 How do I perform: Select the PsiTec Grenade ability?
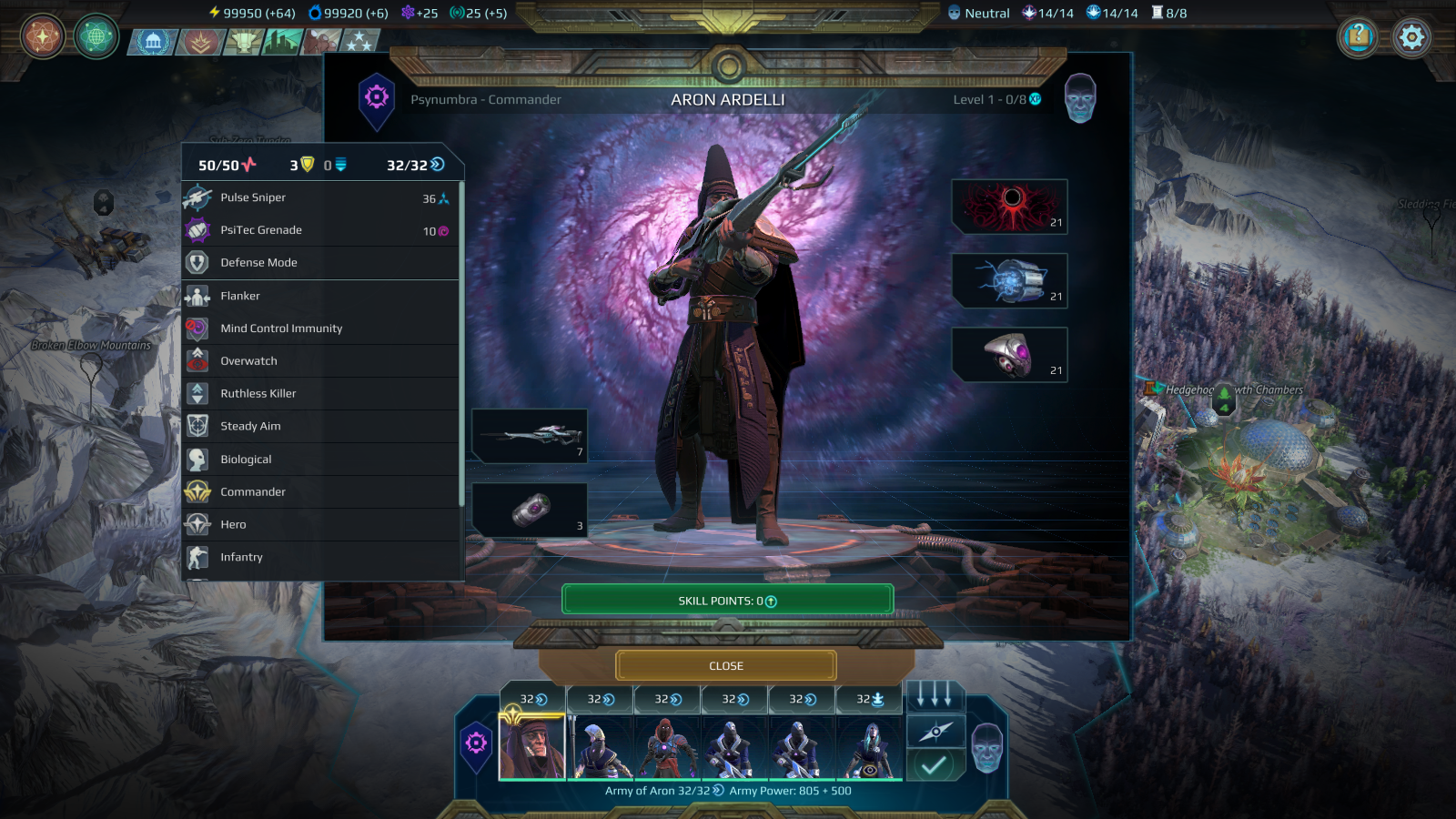pos(259,229)
